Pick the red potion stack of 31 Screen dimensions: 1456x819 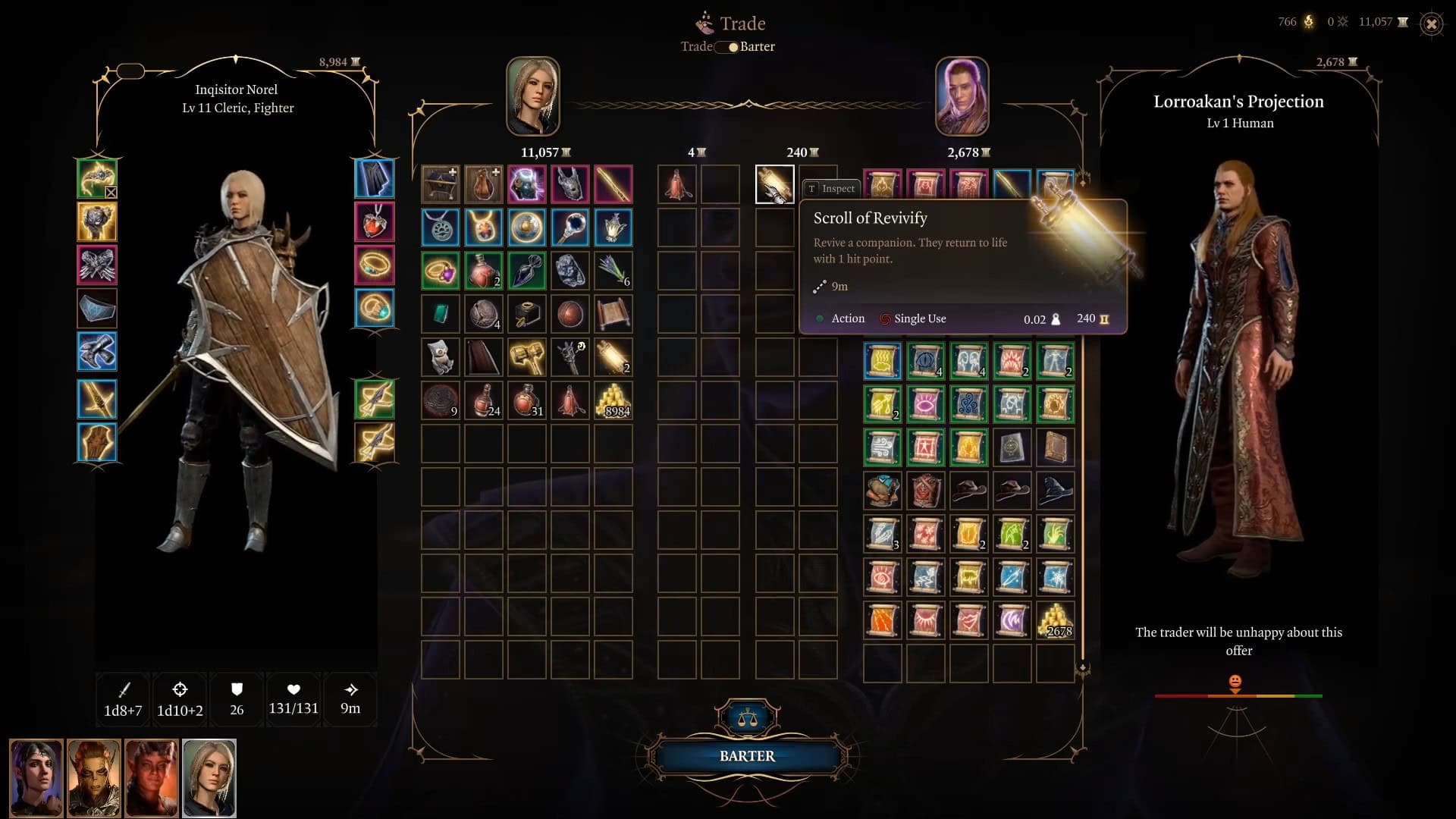(526, 400)
